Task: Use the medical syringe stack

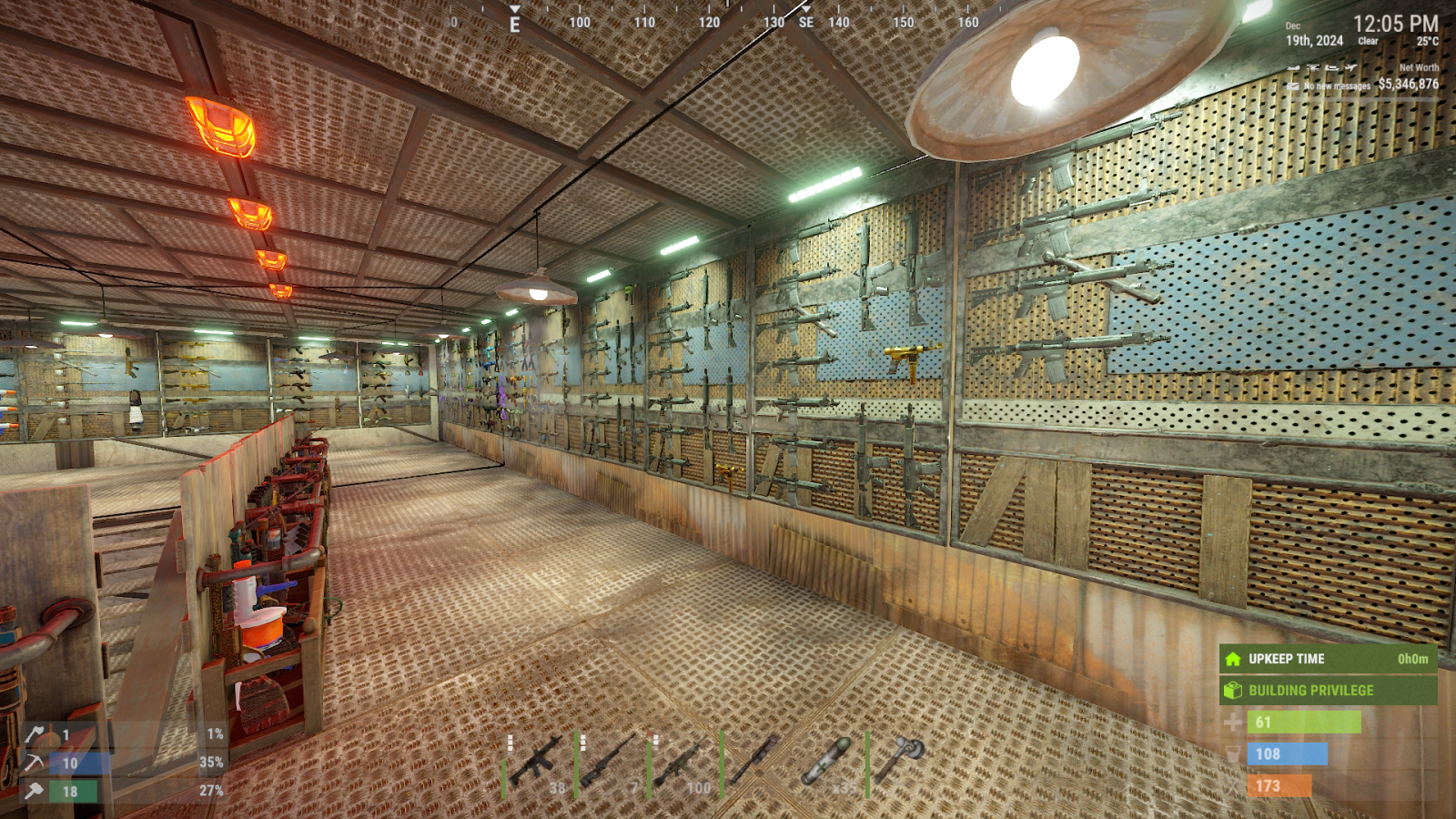Action: coord(828,763)
